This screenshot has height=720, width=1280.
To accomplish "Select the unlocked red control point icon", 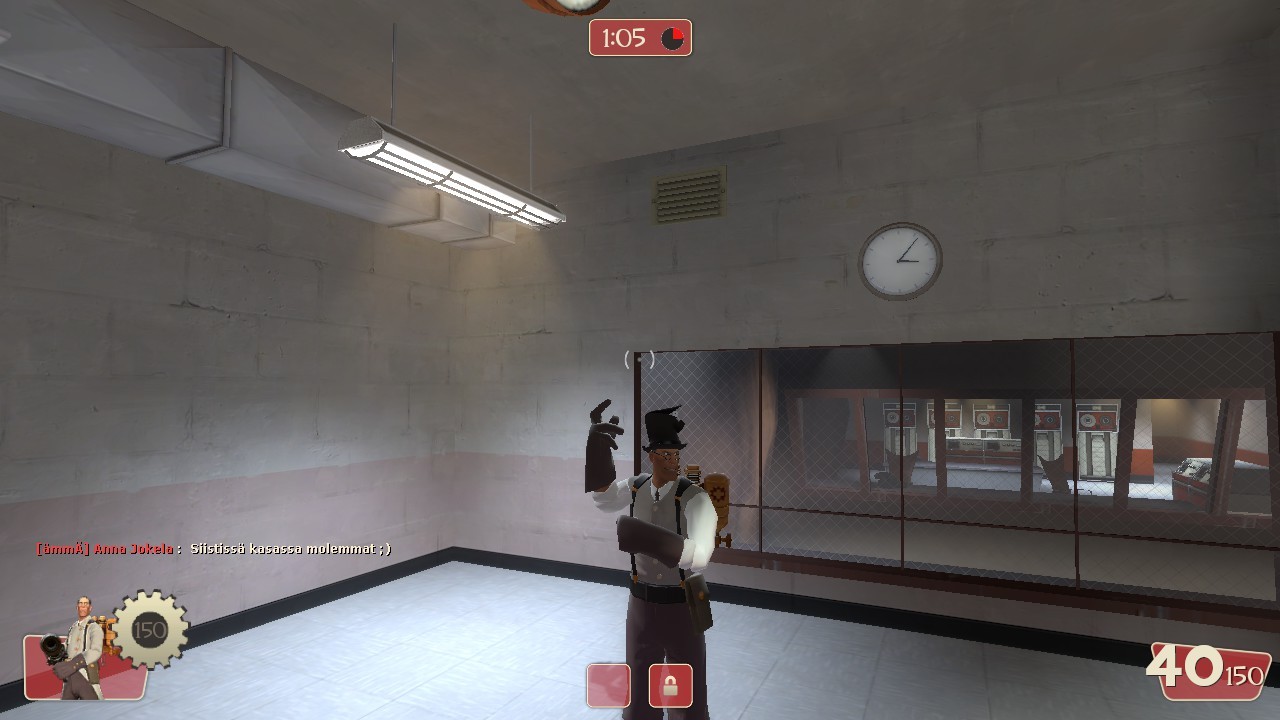I will pos(607,687).
